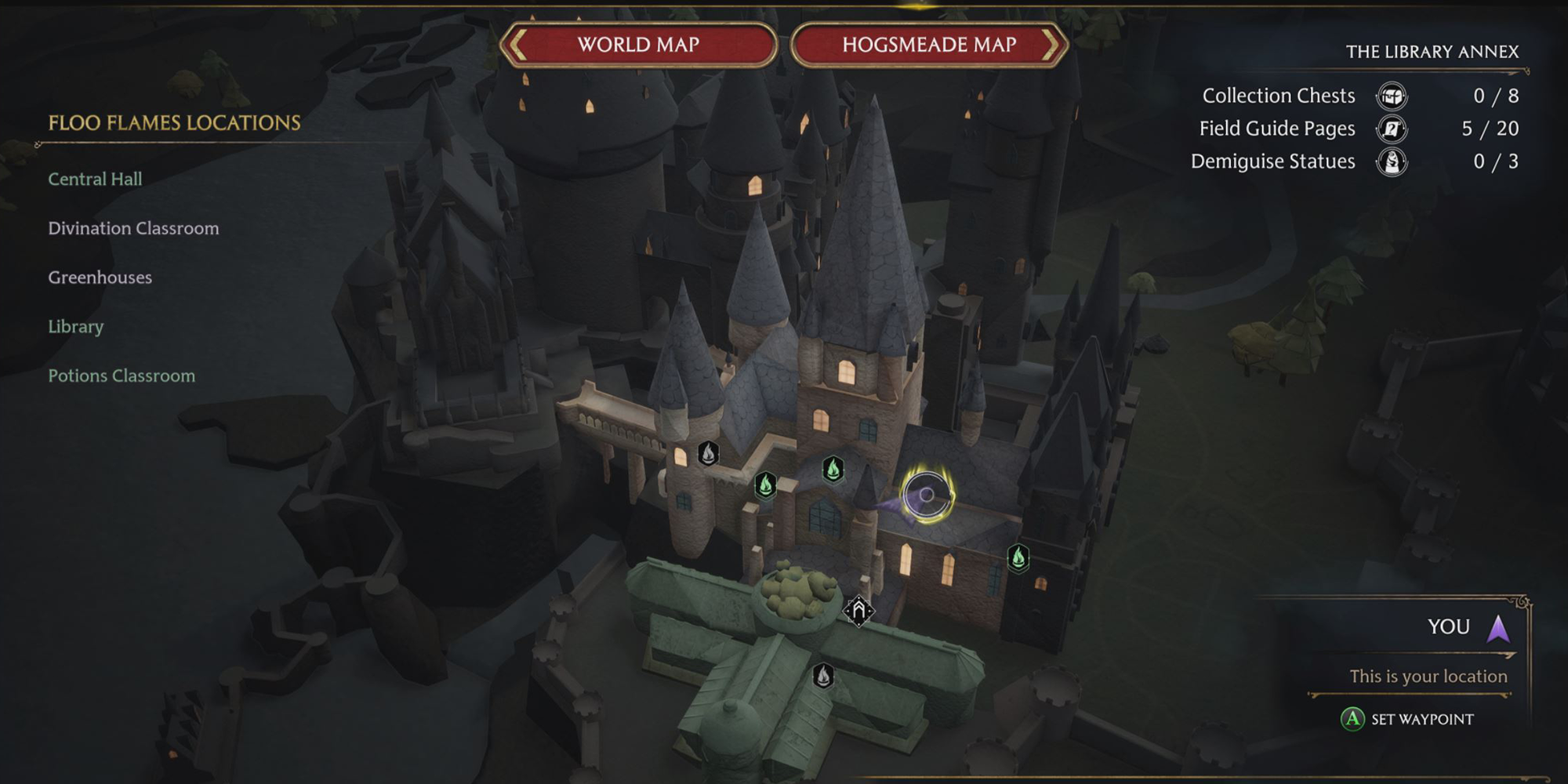Viewport: 1568px width, 784px height.
Task: Click the dark floo flame on the green rooftop
Action: 823,675
